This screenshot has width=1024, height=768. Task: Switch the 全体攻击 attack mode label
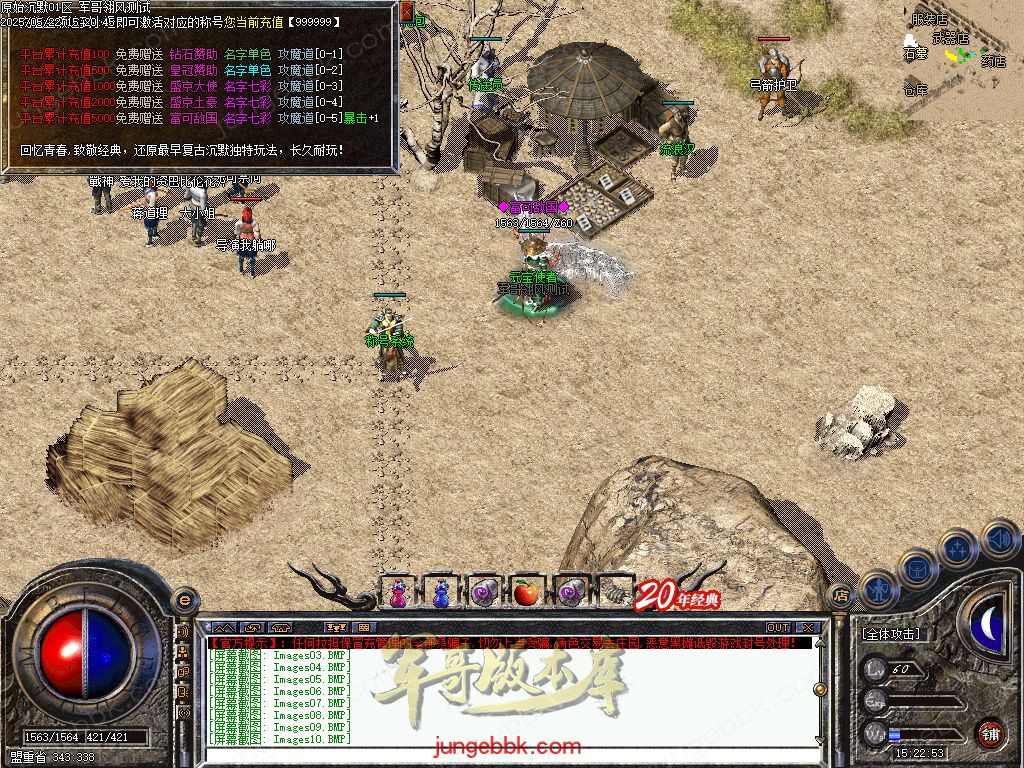[891, 634]
